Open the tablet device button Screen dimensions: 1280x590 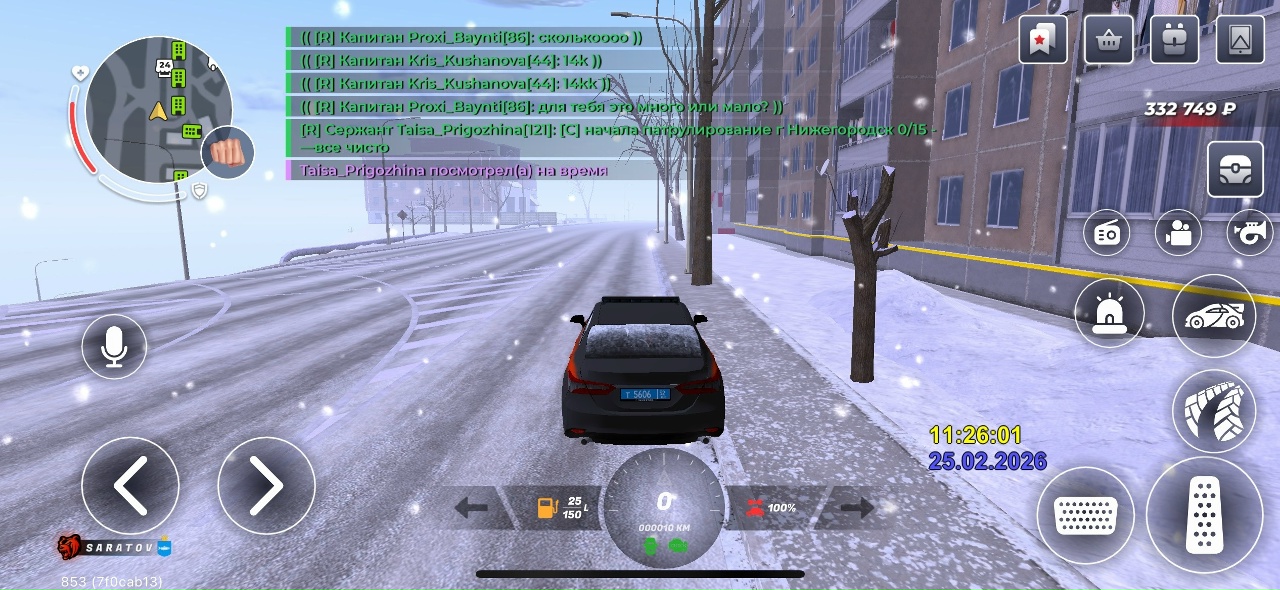1240,40
